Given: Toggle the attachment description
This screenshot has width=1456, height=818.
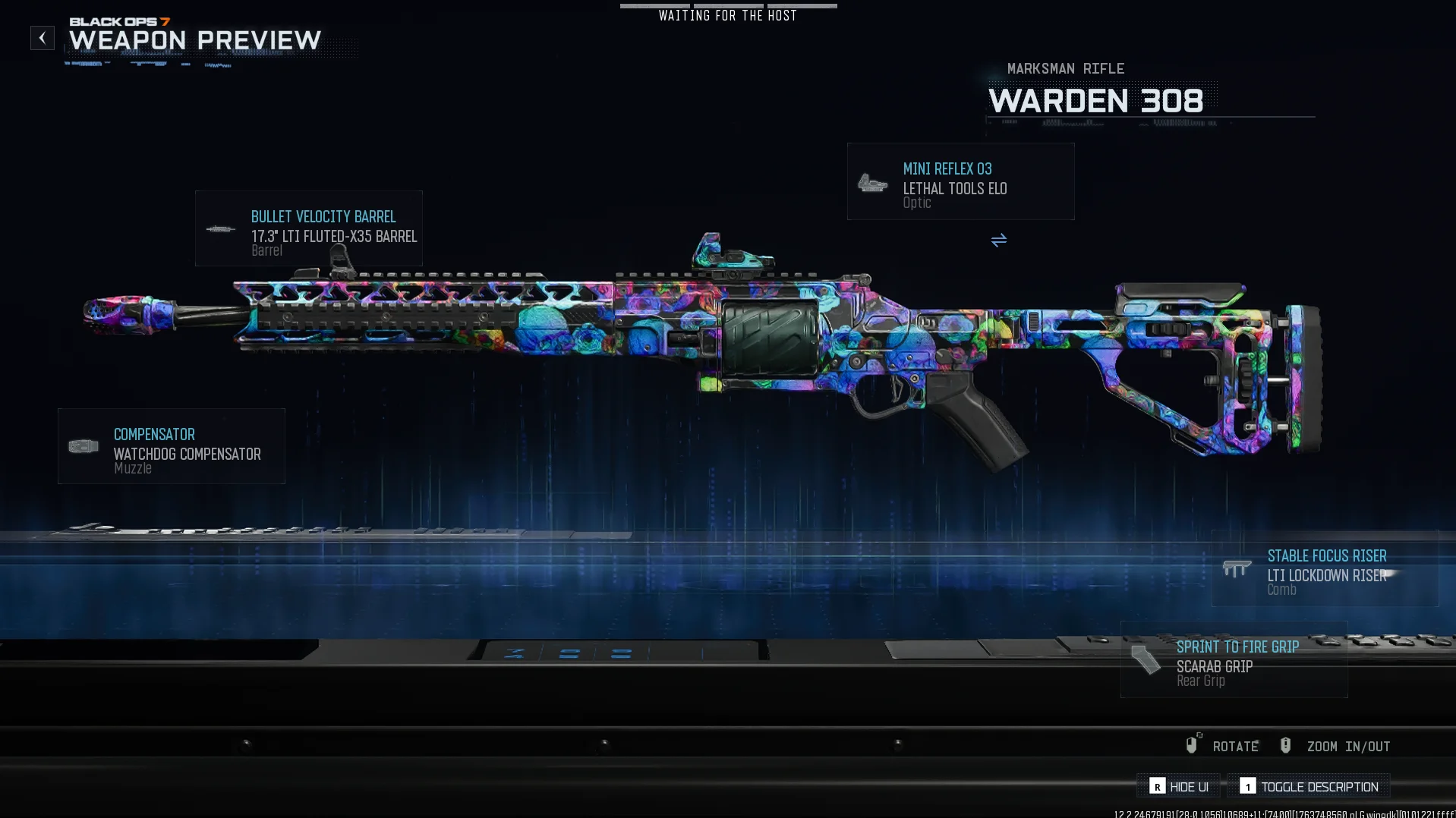Looking at the screenshot, I should point(1309,786).
